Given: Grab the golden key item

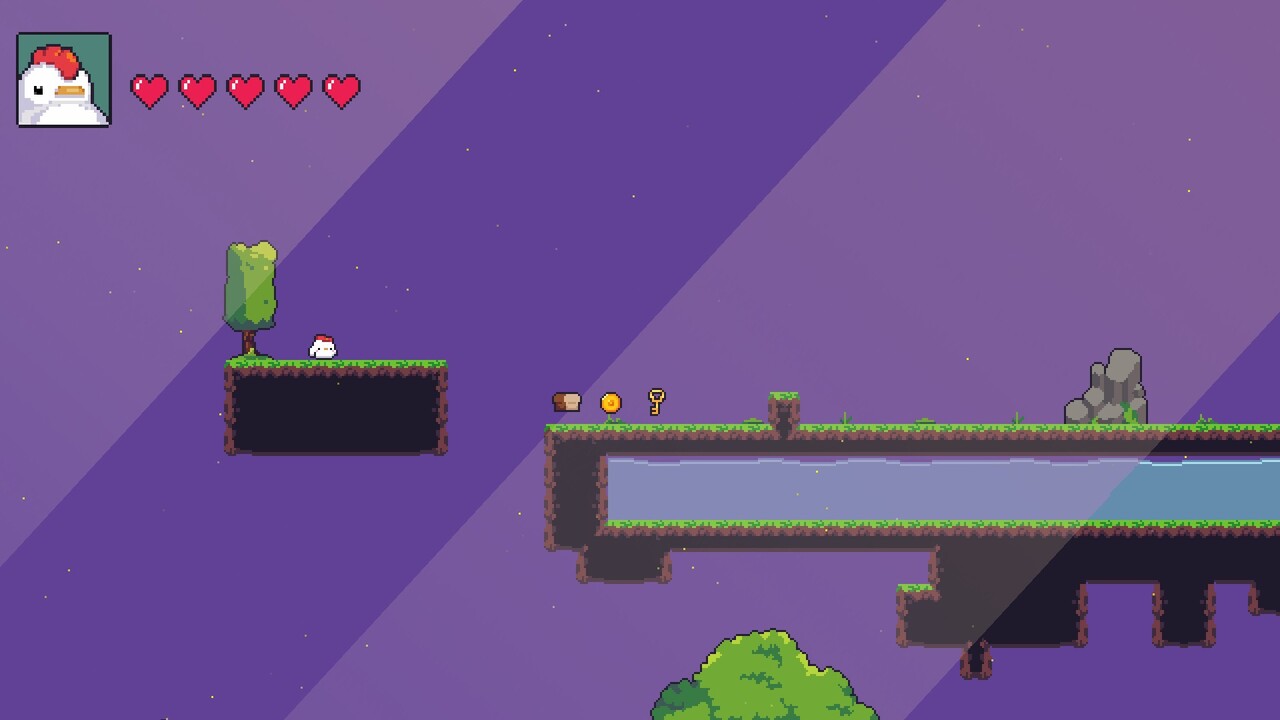Looking at the screenshot, I should click(x=655, y=402).
